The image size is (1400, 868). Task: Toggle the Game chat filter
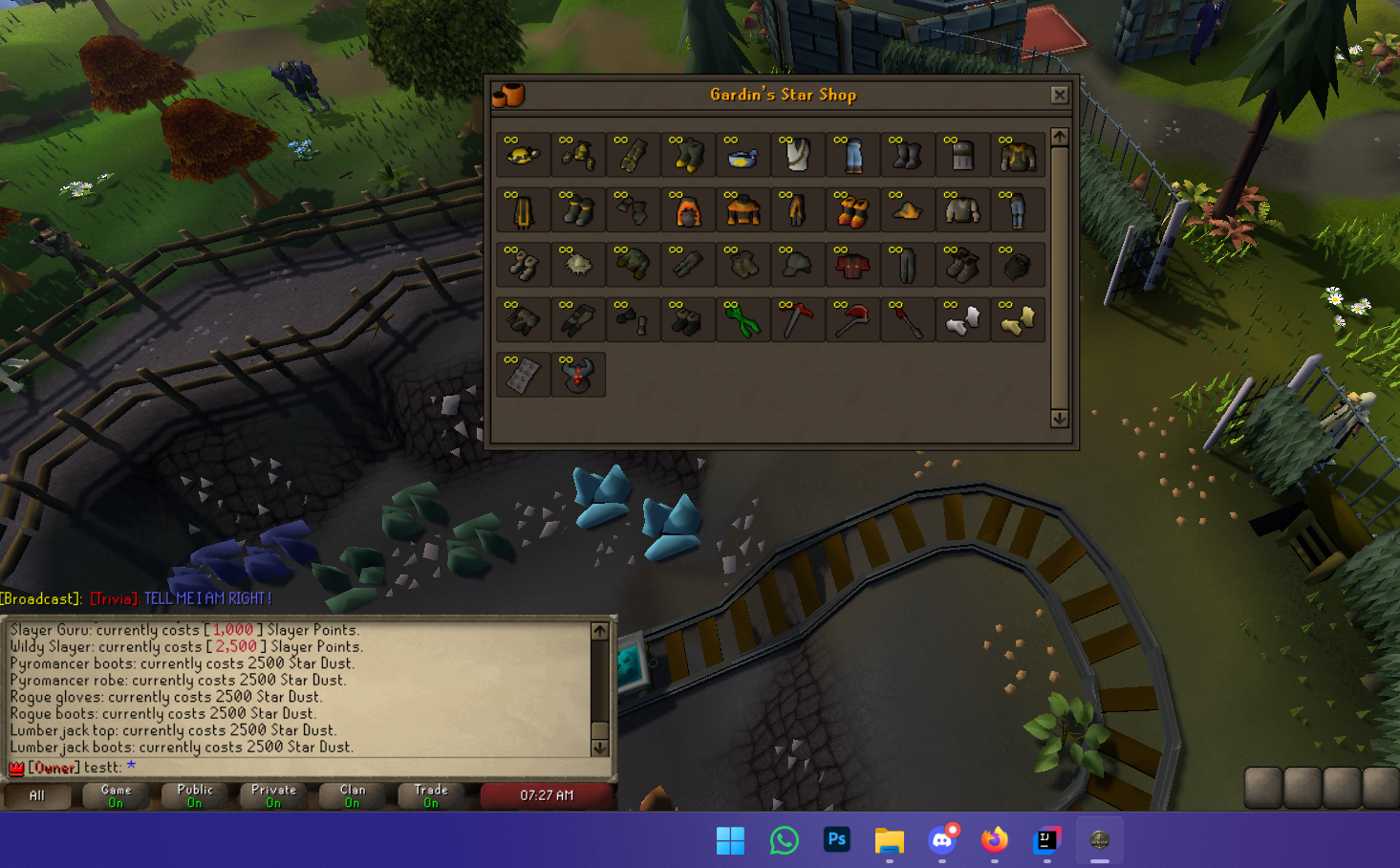(116, 795)
